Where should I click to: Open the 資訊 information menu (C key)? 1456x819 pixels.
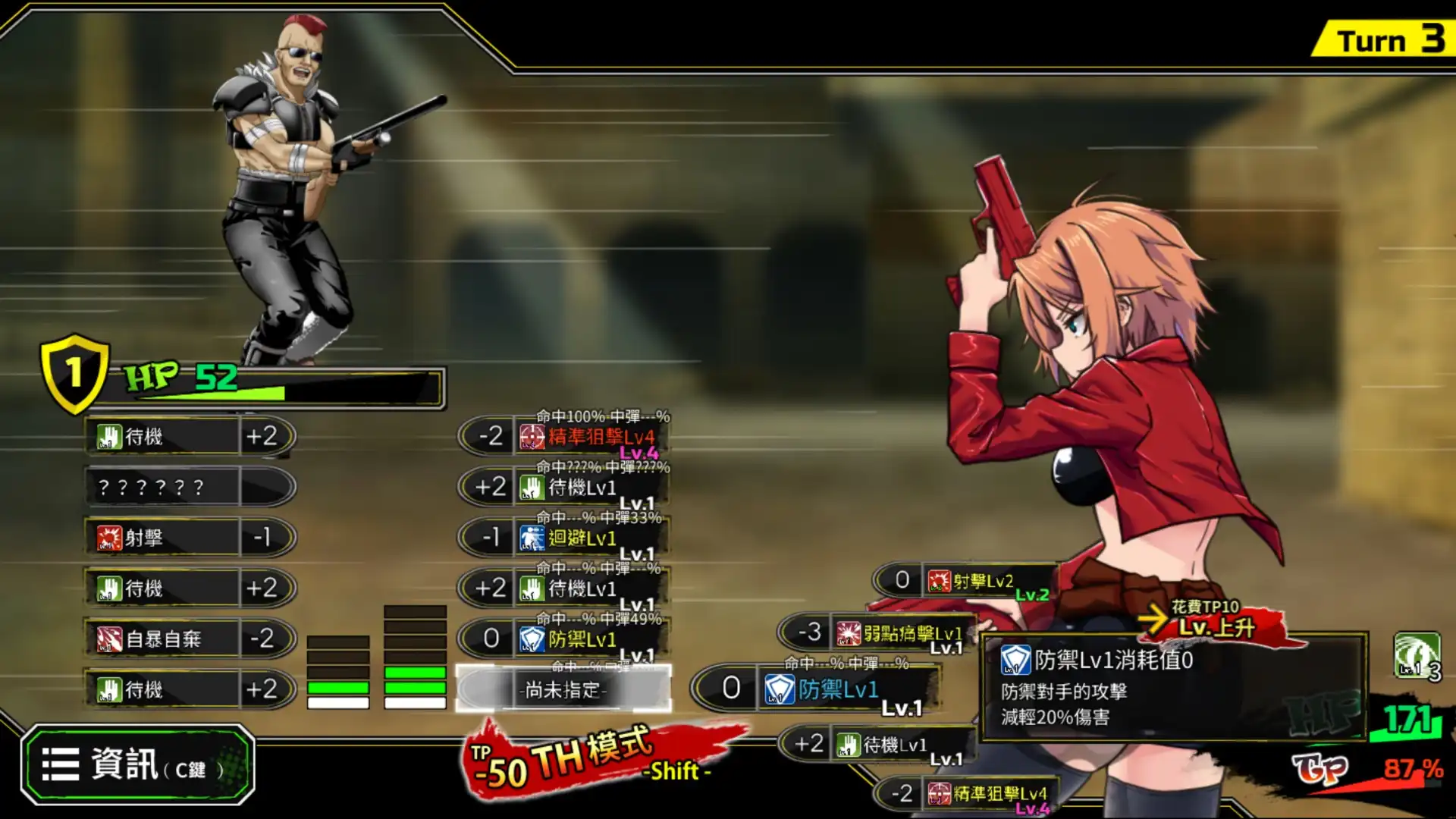[140, 764]
